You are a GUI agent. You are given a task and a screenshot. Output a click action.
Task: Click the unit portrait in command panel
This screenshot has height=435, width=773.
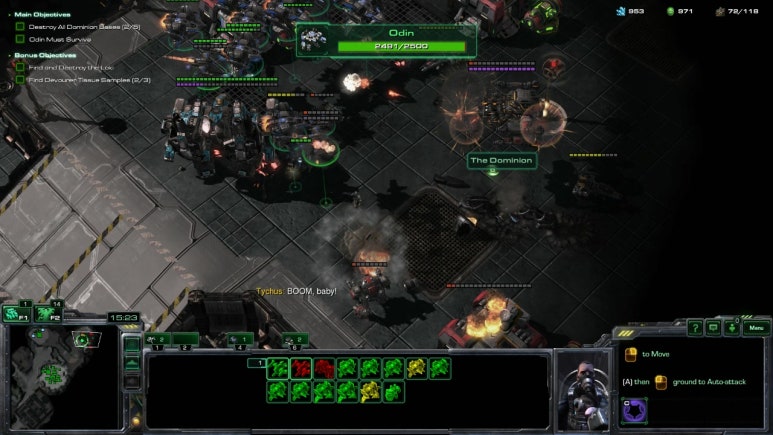(581, 385)
